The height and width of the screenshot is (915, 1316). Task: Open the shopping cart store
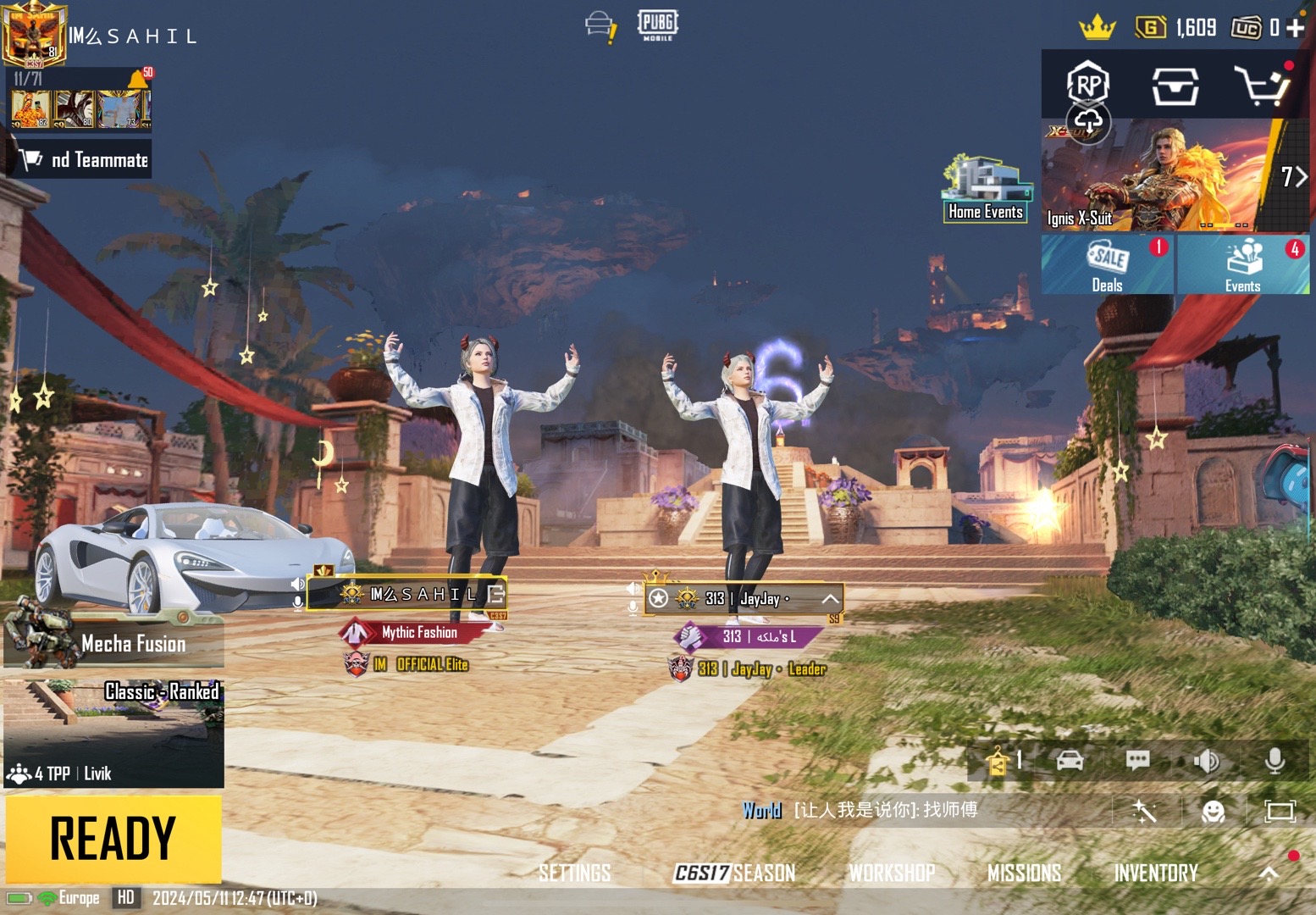coord(1262,86)
